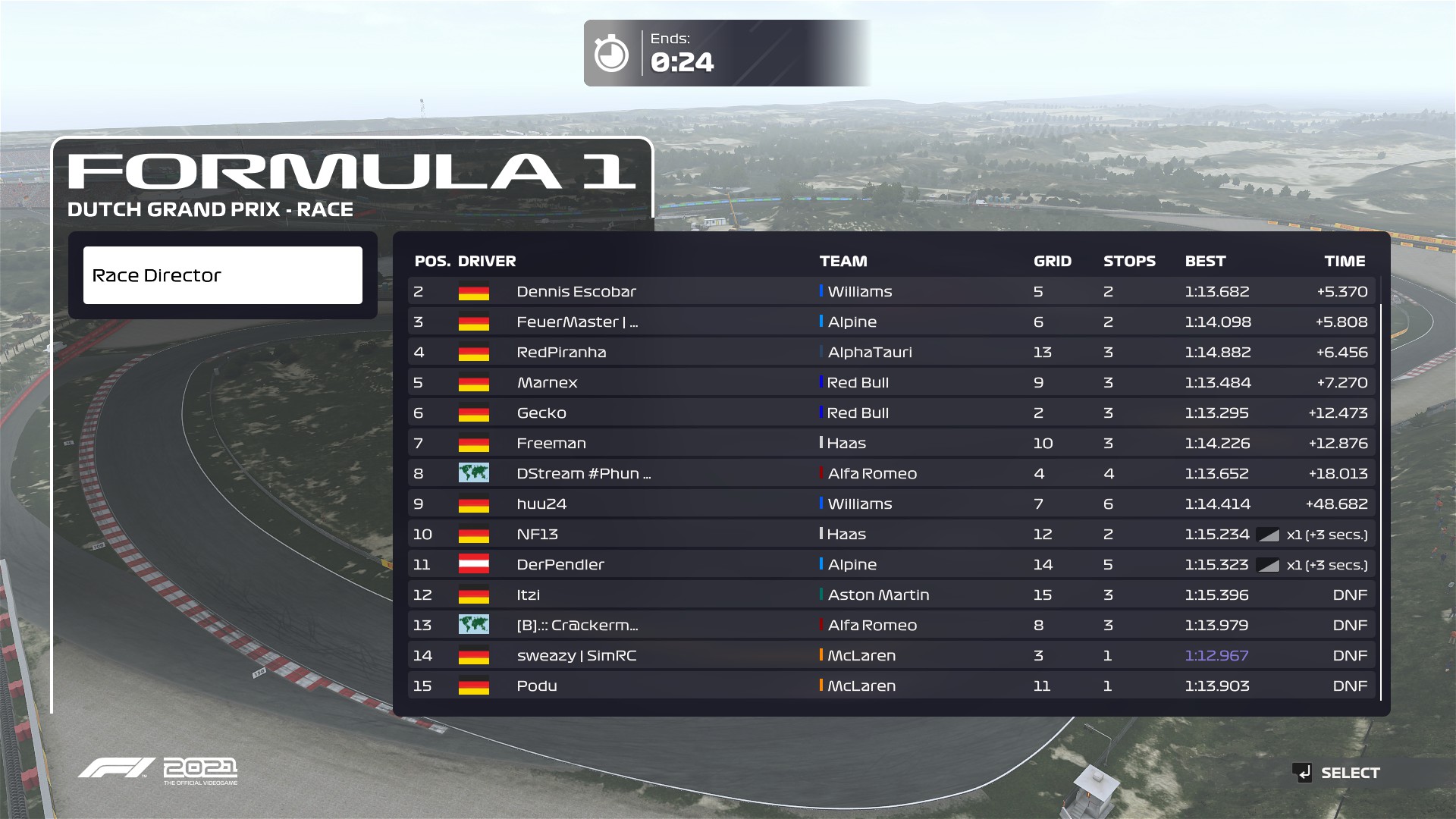The width and height of the screenshot is (1456, 819).
Task: Choose the DStream #Phun driver row
Action: [x=891, y=473]
